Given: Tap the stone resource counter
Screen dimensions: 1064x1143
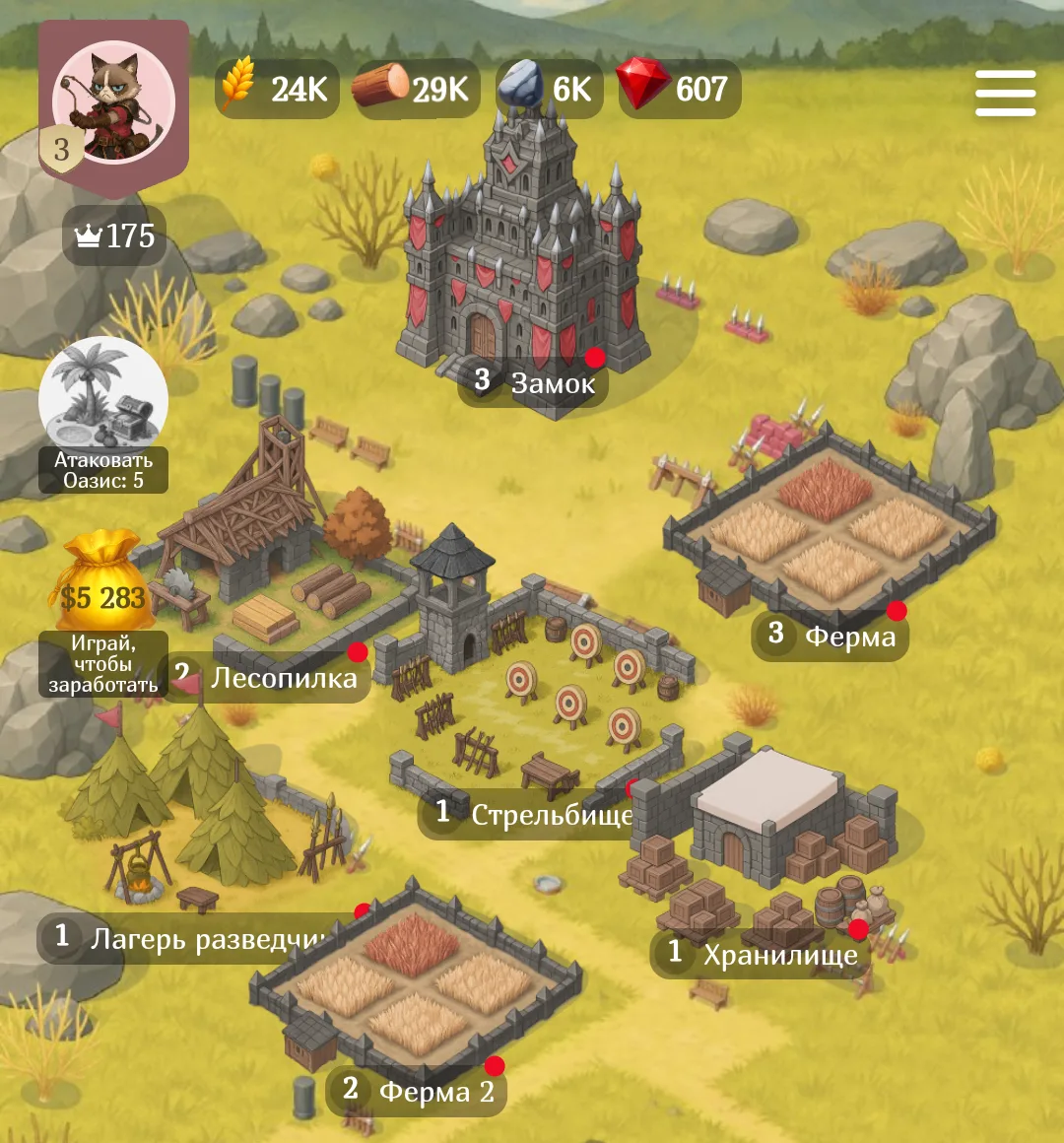Looking at the screenshot, I should pos(549,90).
